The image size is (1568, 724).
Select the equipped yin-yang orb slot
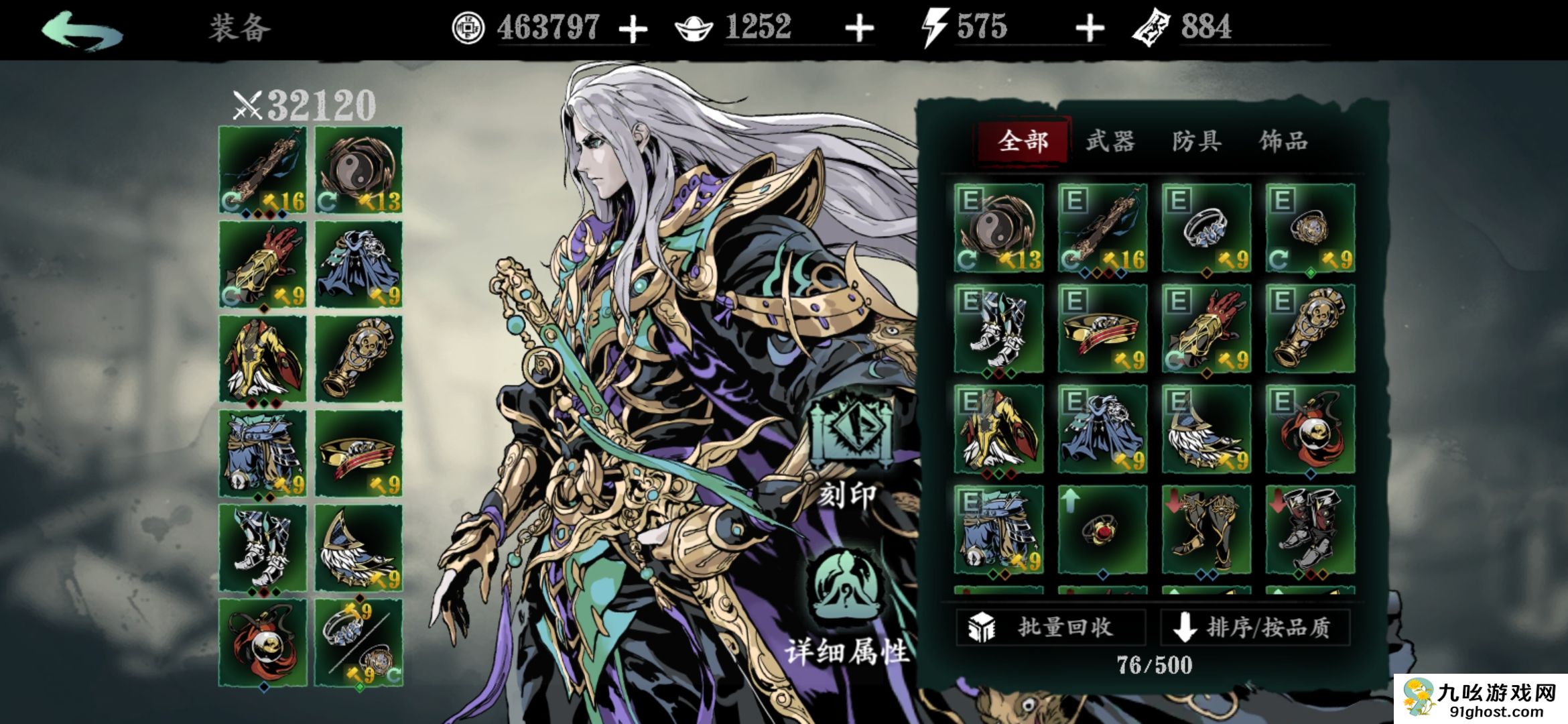(x=359, y=170)
